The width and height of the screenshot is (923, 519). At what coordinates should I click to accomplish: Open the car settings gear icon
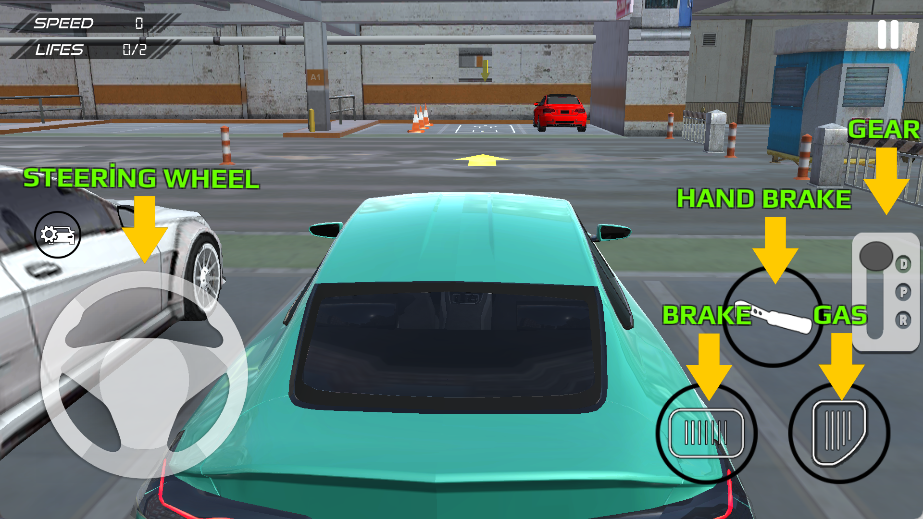pyautogui.click(x=57, y=236)
